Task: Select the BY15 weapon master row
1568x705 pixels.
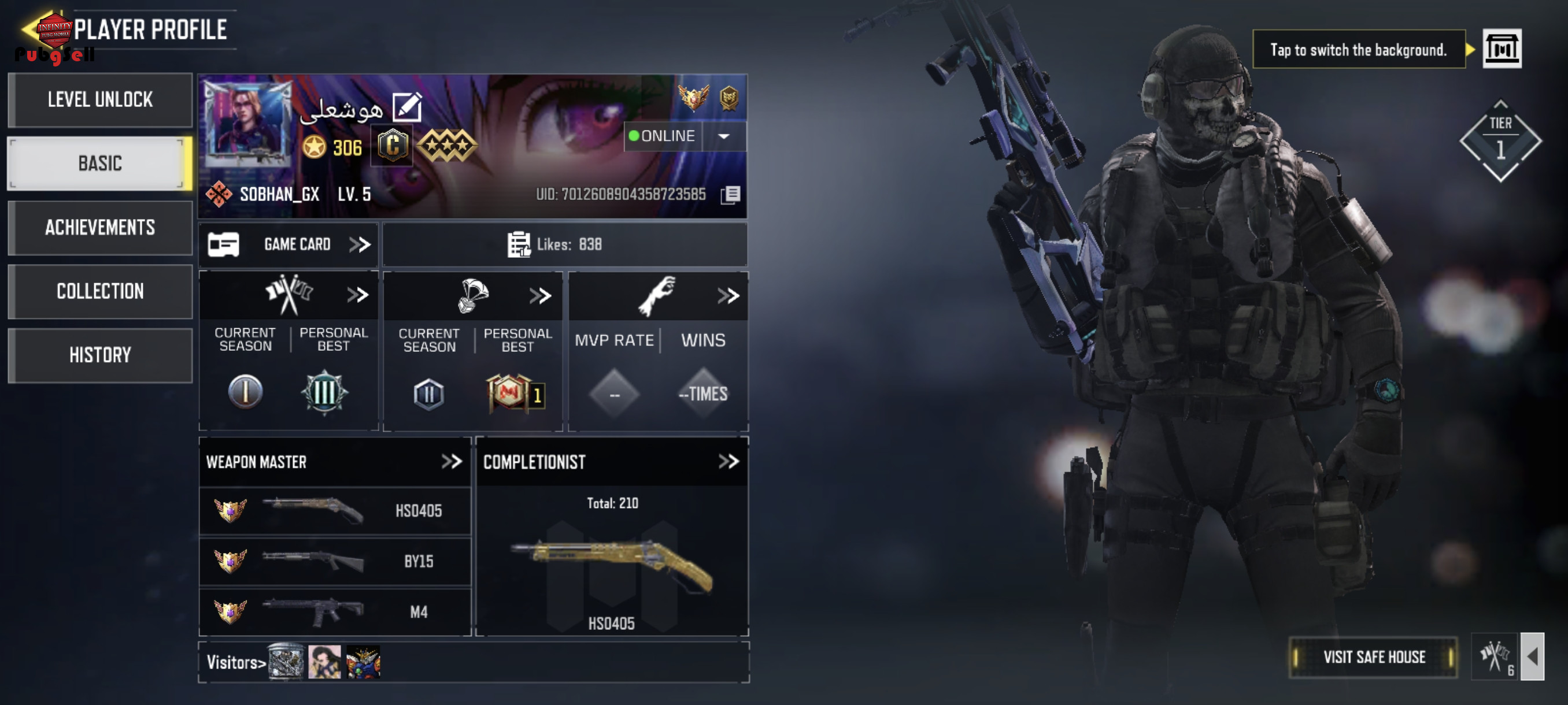Action: pyautogui.click(x=335, y=561)
